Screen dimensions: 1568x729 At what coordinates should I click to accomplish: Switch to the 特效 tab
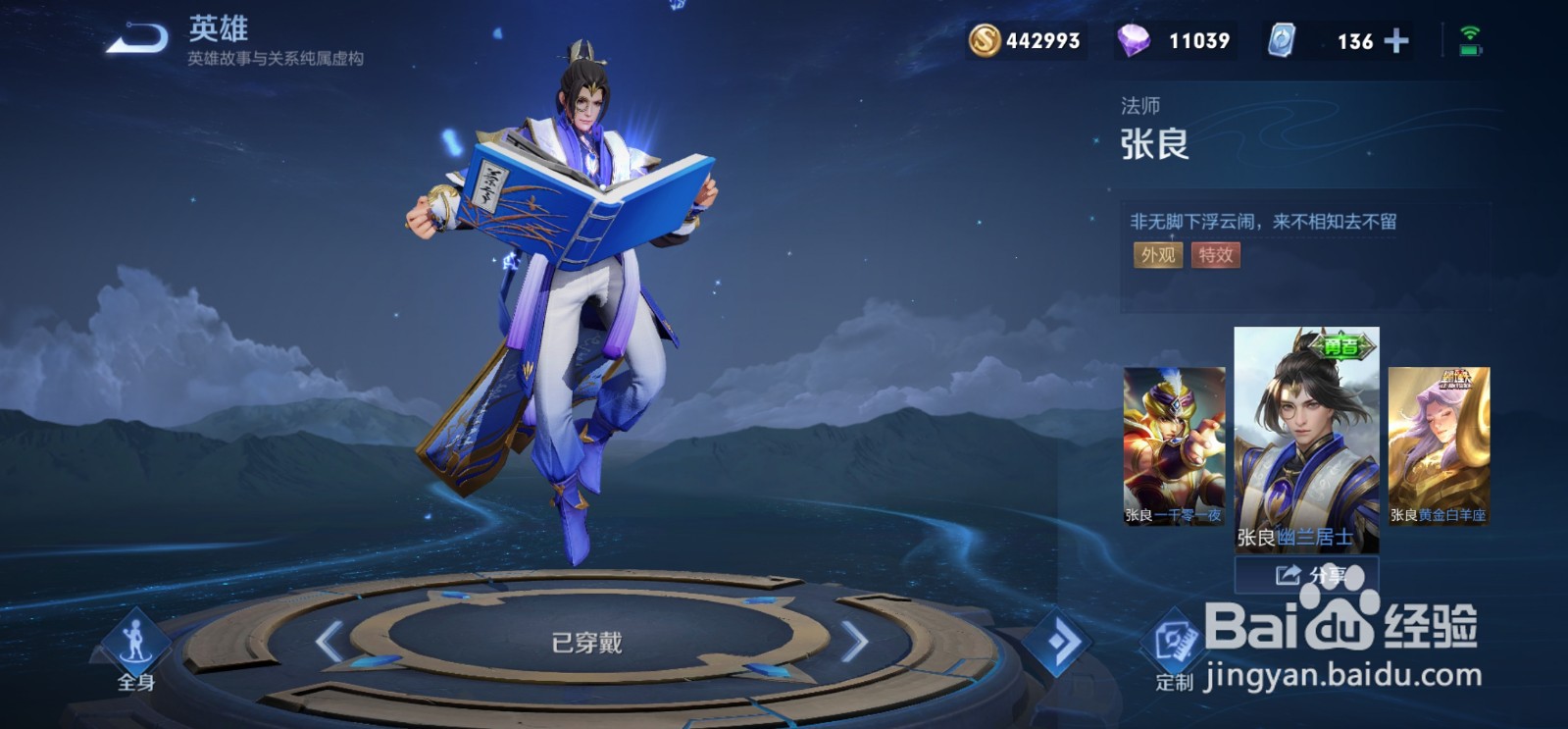pos(1214,256)
